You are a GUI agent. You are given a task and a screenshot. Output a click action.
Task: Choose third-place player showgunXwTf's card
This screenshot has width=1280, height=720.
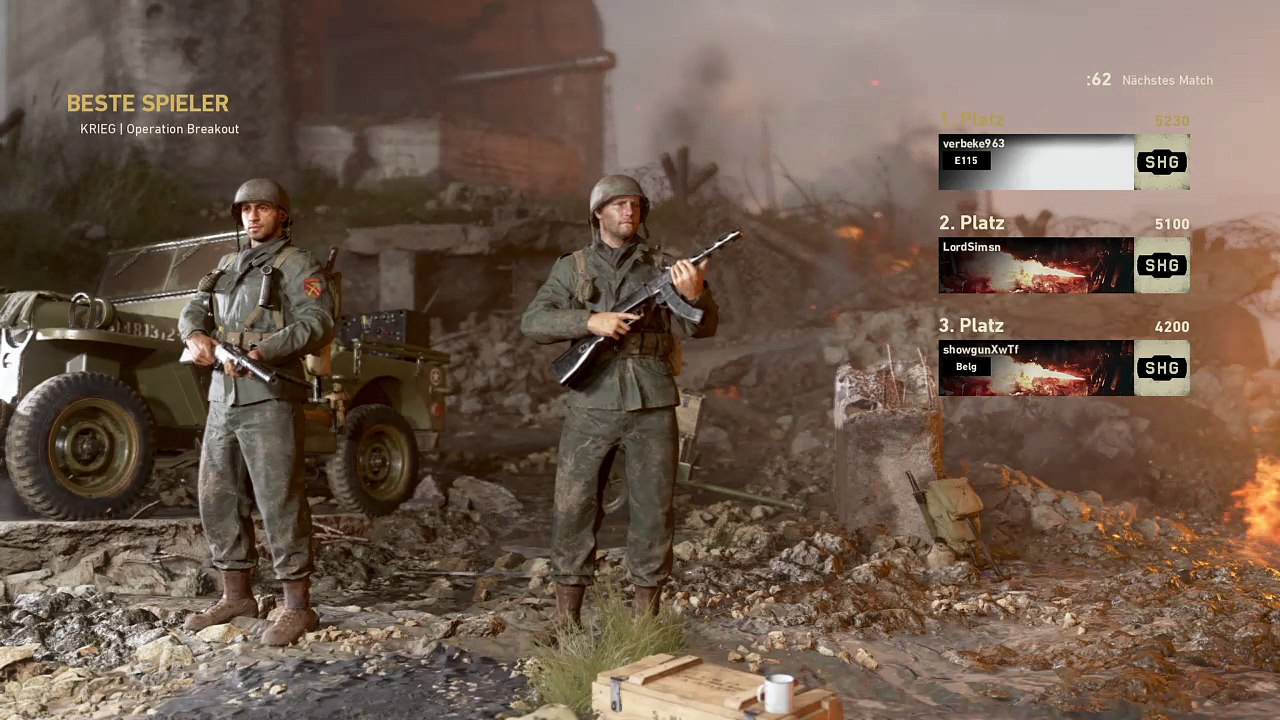click(1036, 368)
